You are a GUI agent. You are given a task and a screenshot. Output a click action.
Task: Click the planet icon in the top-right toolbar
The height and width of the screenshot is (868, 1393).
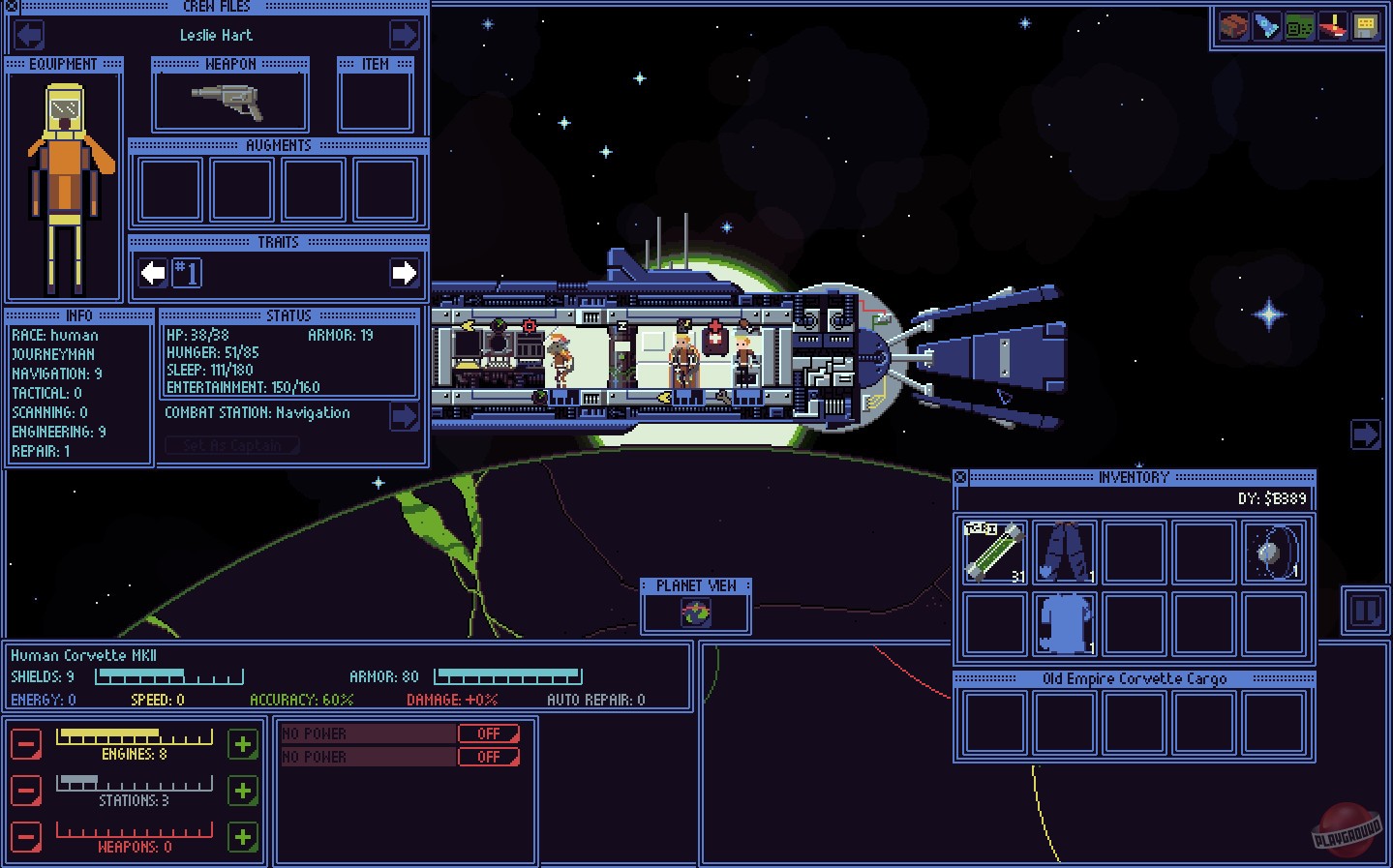coord(1233,26)
